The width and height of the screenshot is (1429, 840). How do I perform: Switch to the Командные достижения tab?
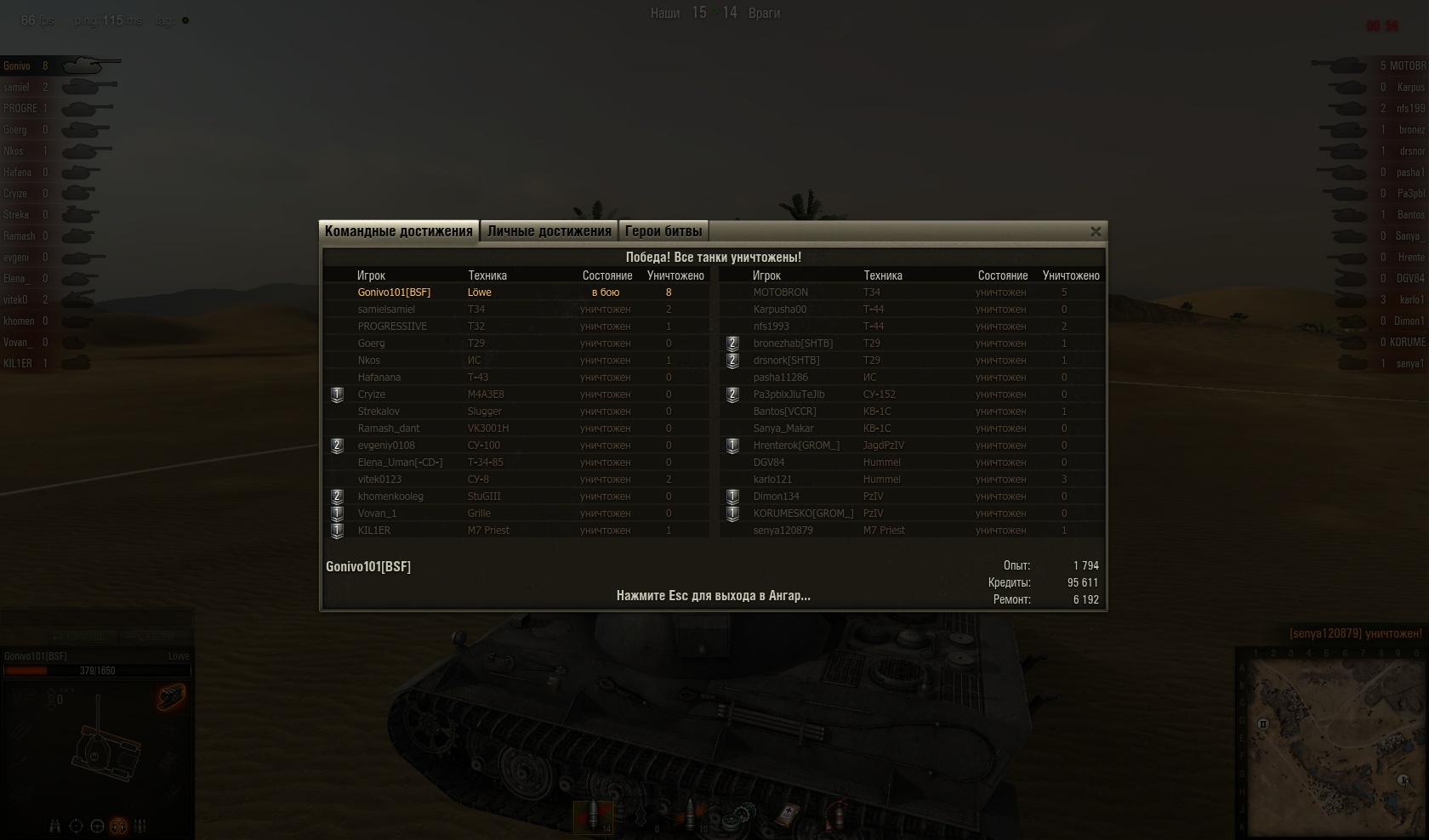(x=398, y=231)
